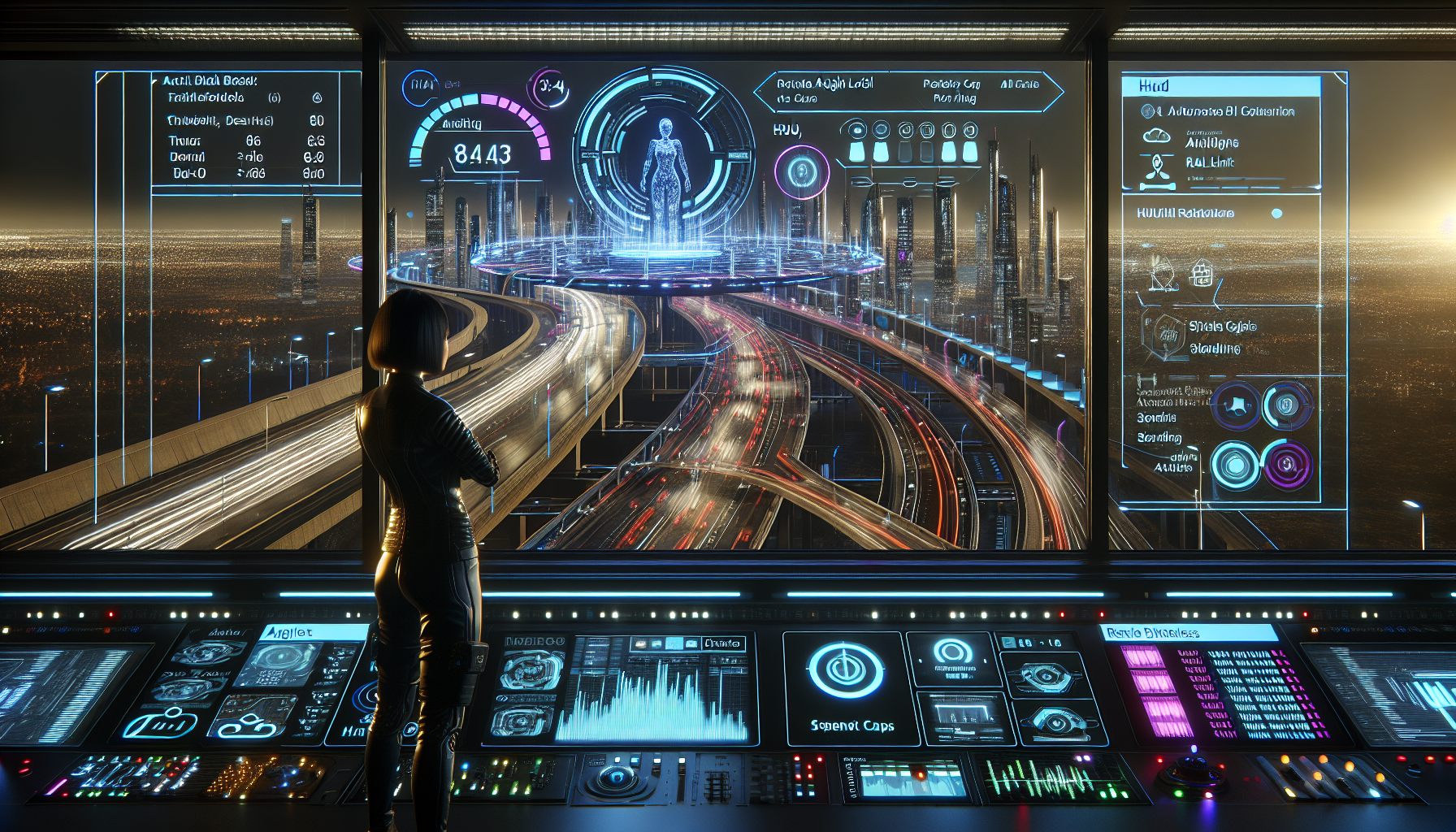Open the person figure icon in Hud panel
Viewport: 1456px width, 832px height.
pos(1156,167)
